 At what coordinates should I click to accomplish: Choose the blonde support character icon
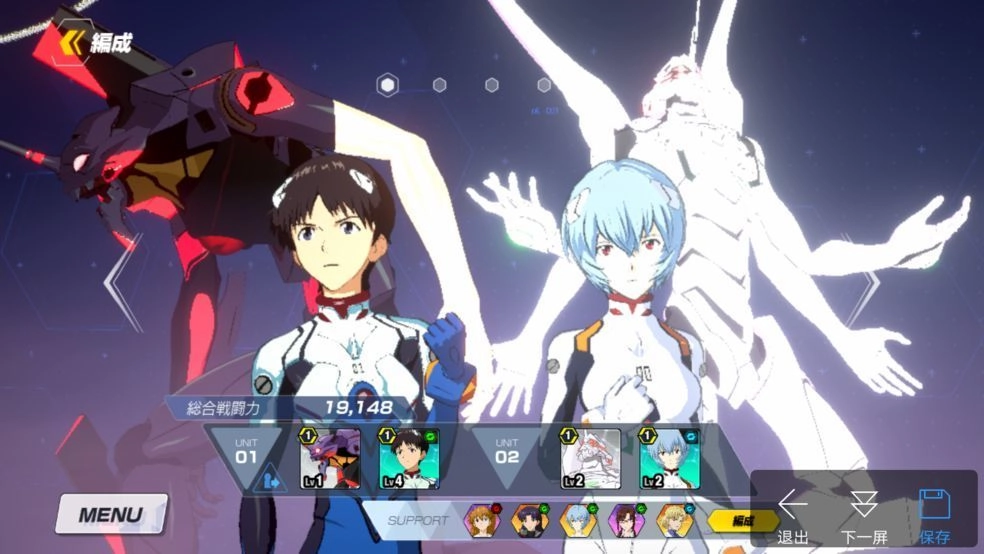672,520
